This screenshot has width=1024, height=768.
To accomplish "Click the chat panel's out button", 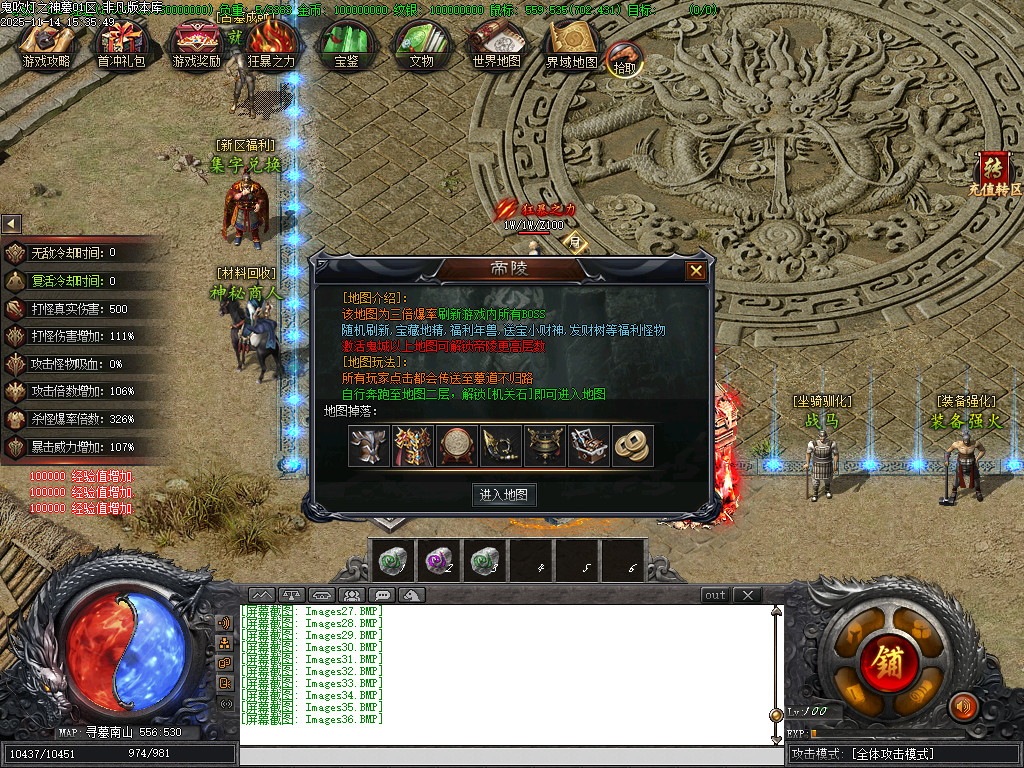I will coord(715,595).
